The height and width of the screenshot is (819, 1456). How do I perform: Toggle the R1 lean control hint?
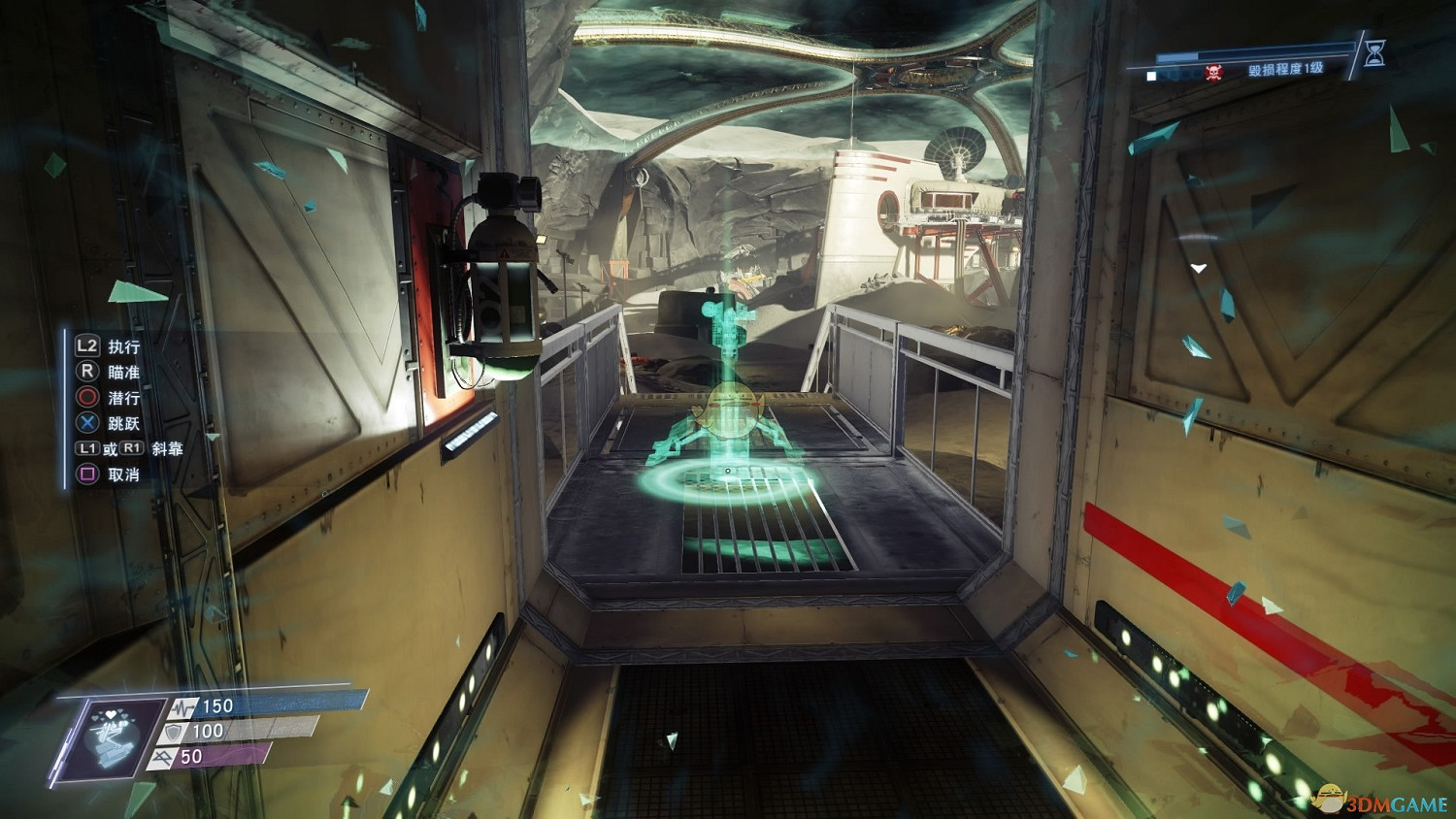point(133,447)
